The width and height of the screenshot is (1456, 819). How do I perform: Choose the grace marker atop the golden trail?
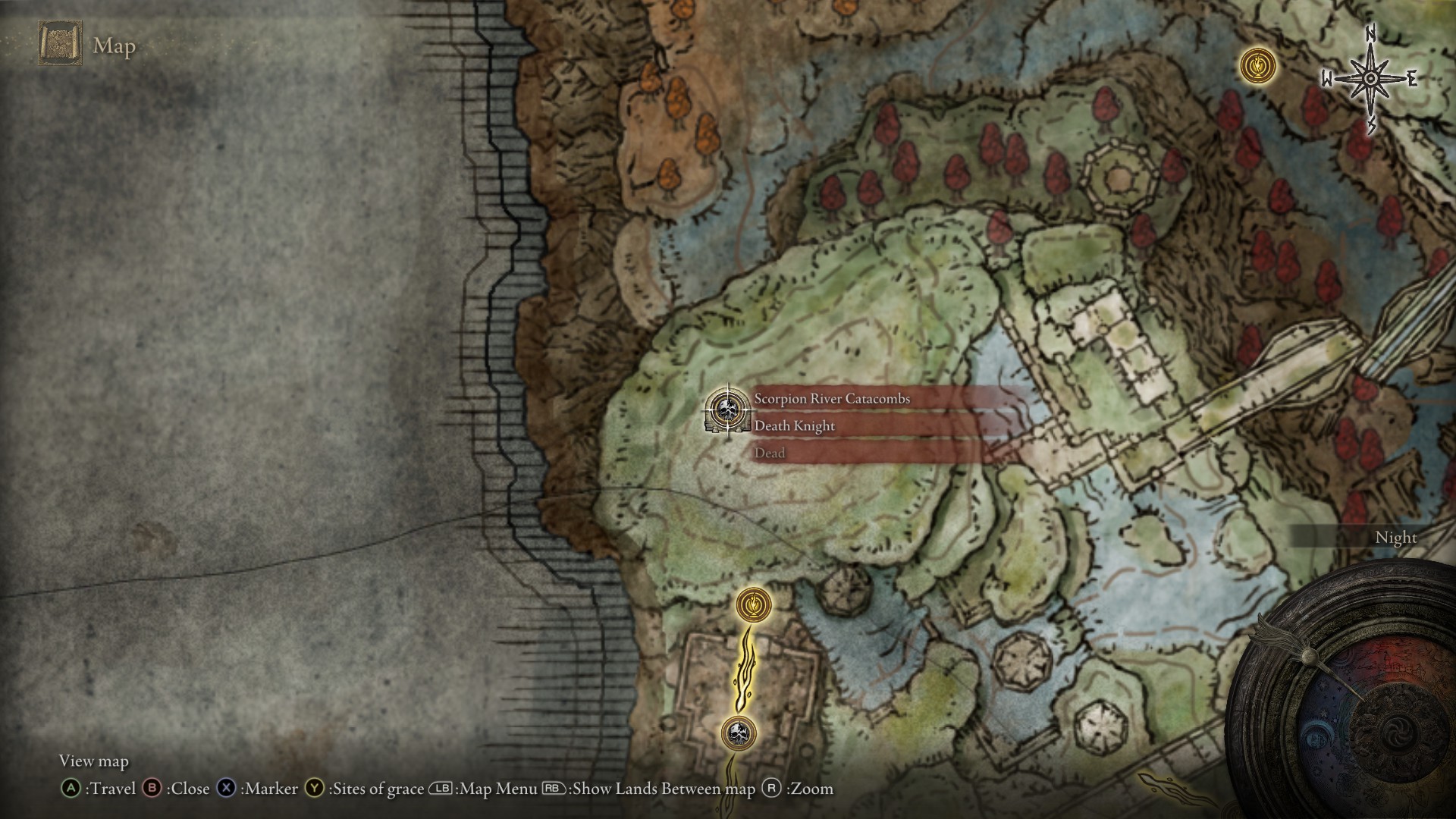pos(754,605)
